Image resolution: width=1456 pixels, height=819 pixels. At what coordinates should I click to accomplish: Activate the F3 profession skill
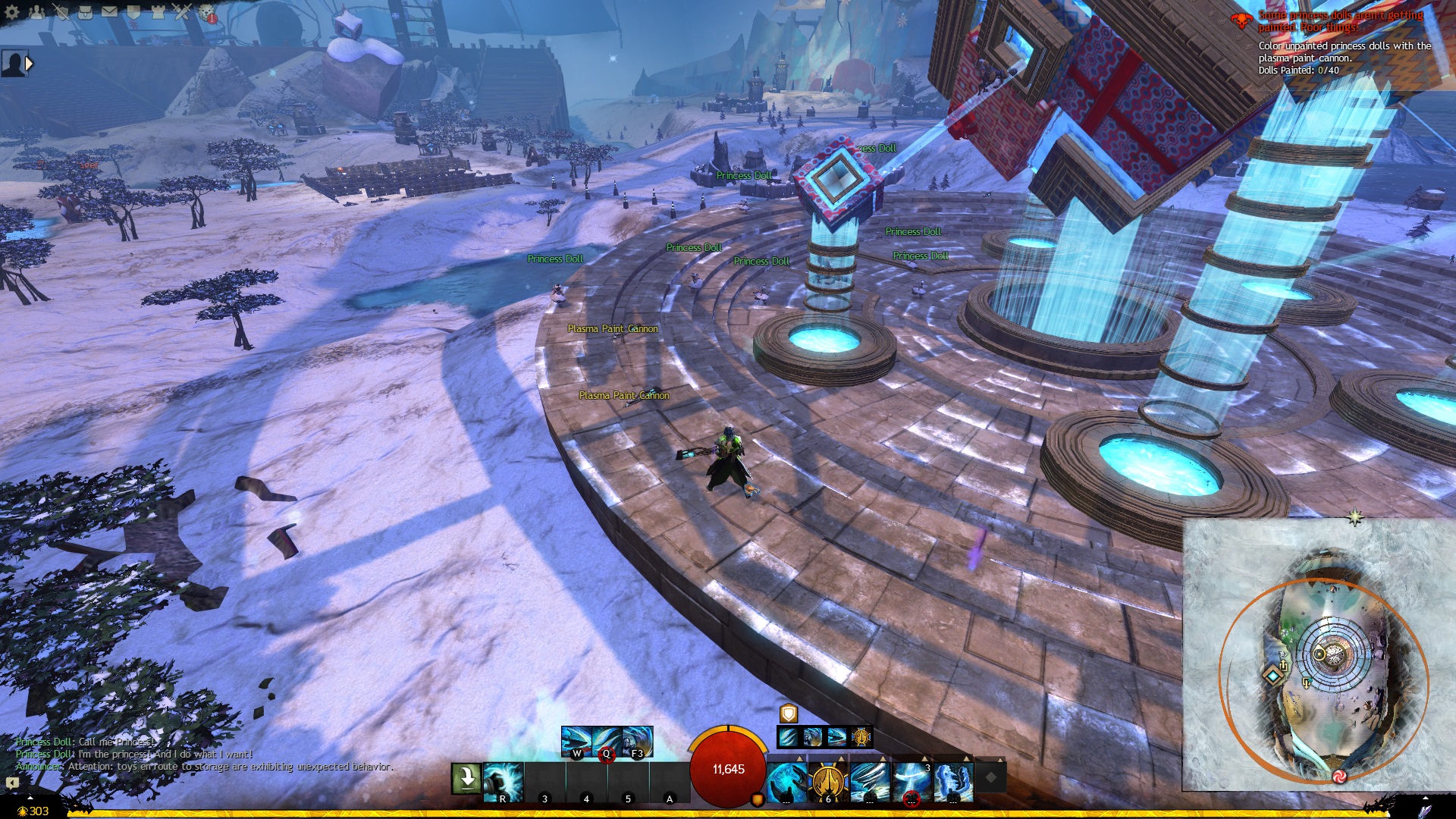(637, 742)
